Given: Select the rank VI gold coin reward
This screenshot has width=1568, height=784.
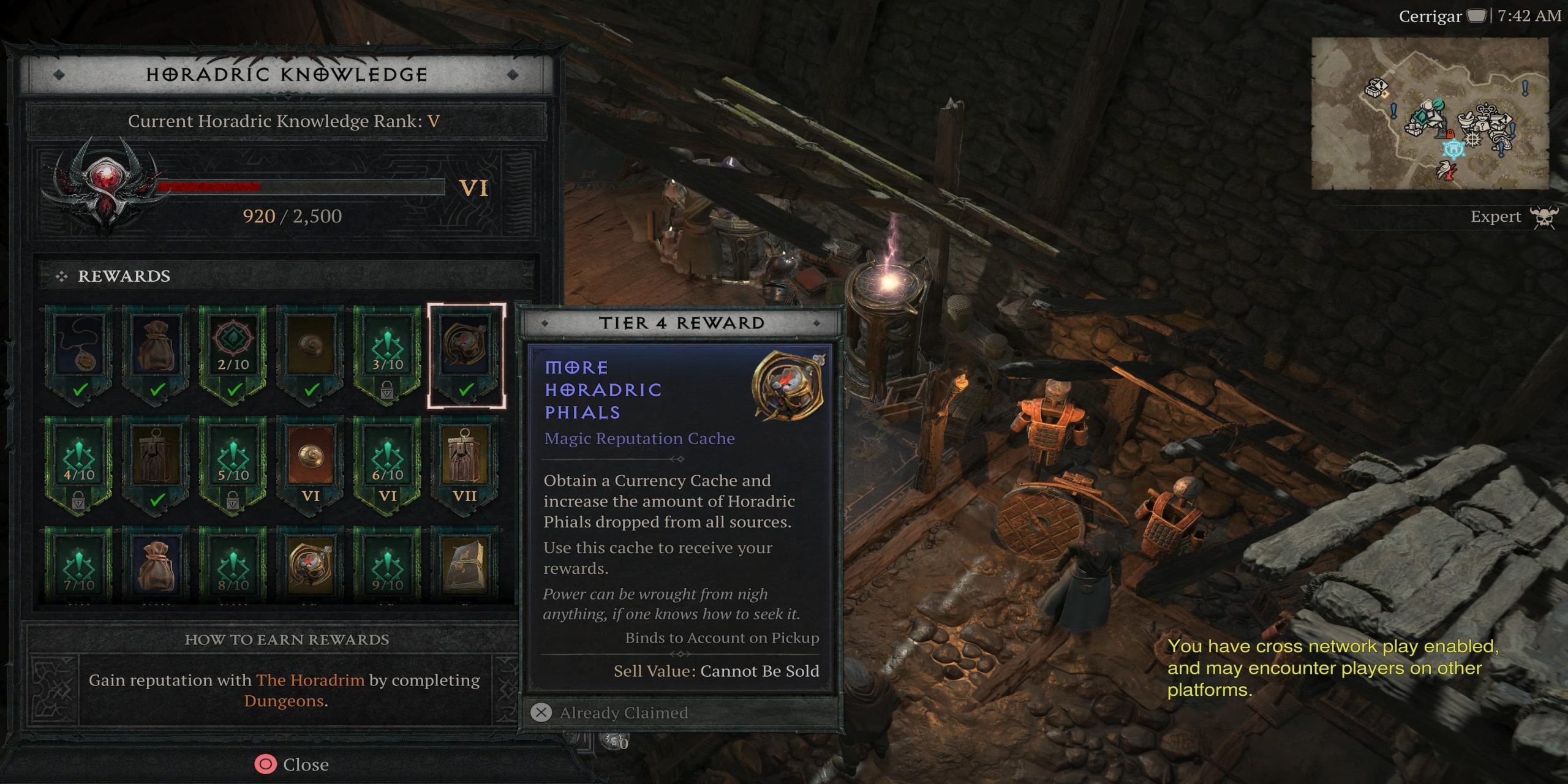Looking at the screenshot, I should click(311, 463).
